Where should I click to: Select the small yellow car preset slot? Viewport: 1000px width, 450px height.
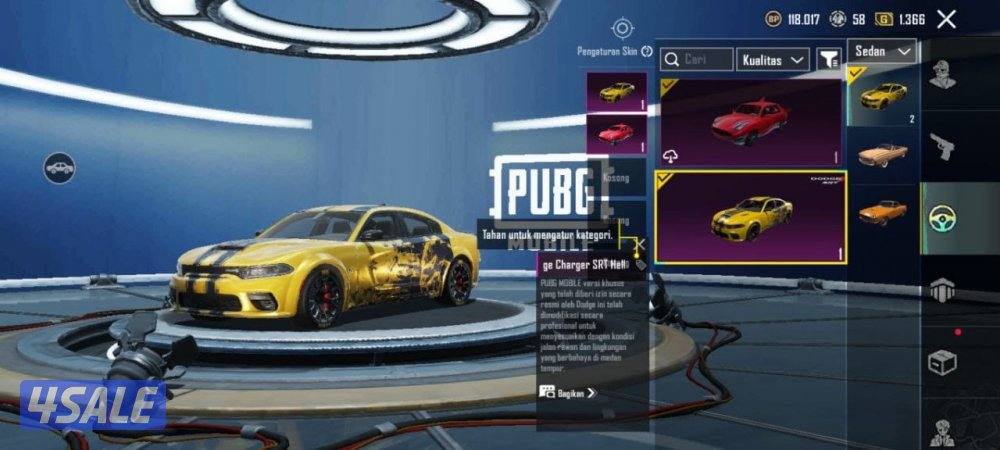click(x=616, y=91)
